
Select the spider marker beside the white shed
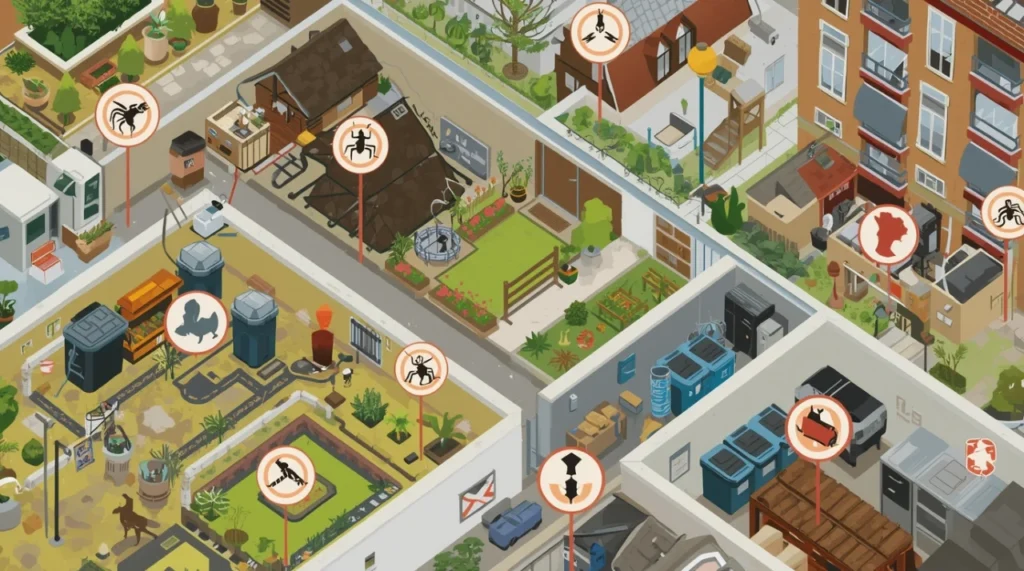point(127,115)
